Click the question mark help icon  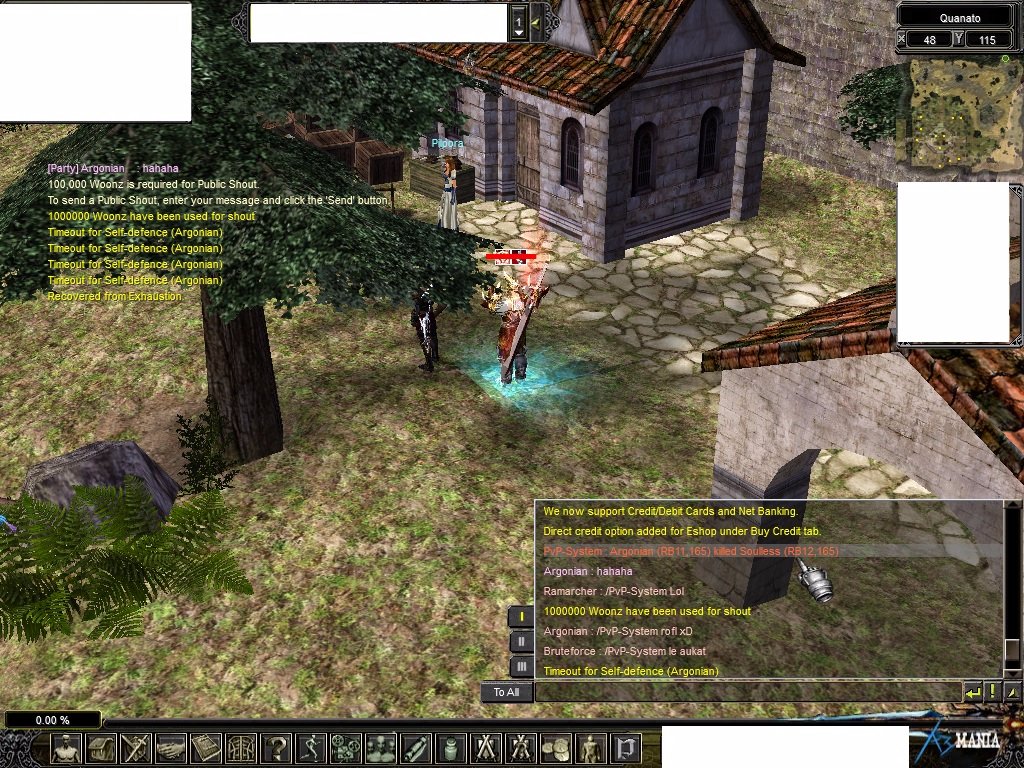pyautogui.click(x=277, y=748)
